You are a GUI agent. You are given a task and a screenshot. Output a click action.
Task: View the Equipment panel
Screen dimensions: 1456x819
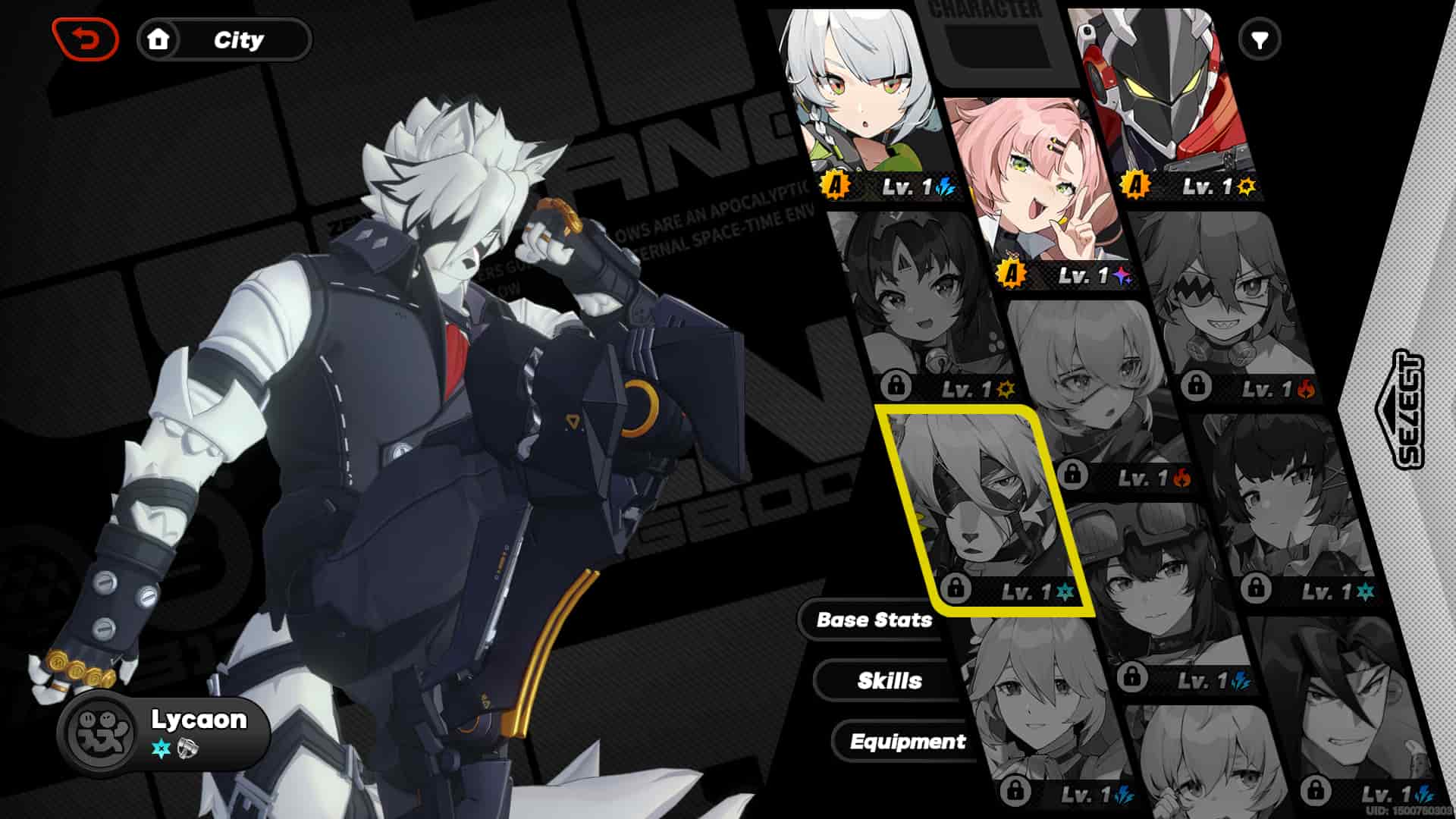tap(908, 742)
